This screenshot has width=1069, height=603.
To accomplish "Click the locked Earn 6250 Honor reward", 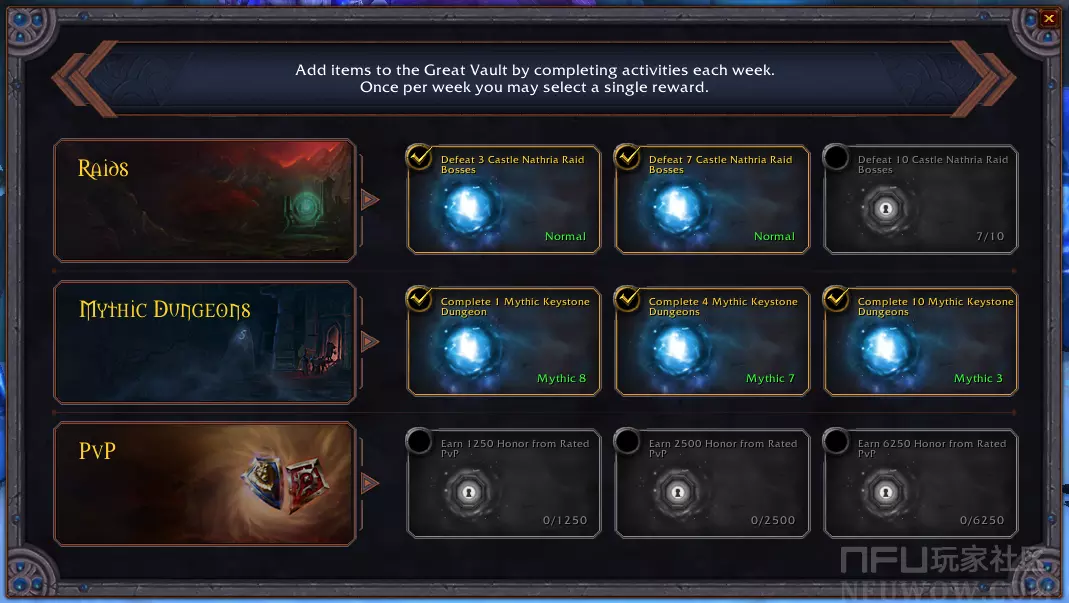I will click(x=920, y=483).
